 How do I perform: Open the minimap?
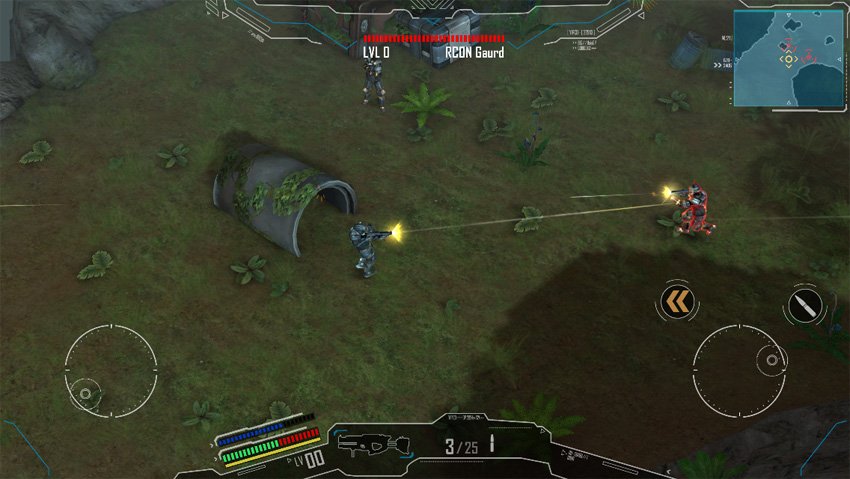(x=788, y=57)
